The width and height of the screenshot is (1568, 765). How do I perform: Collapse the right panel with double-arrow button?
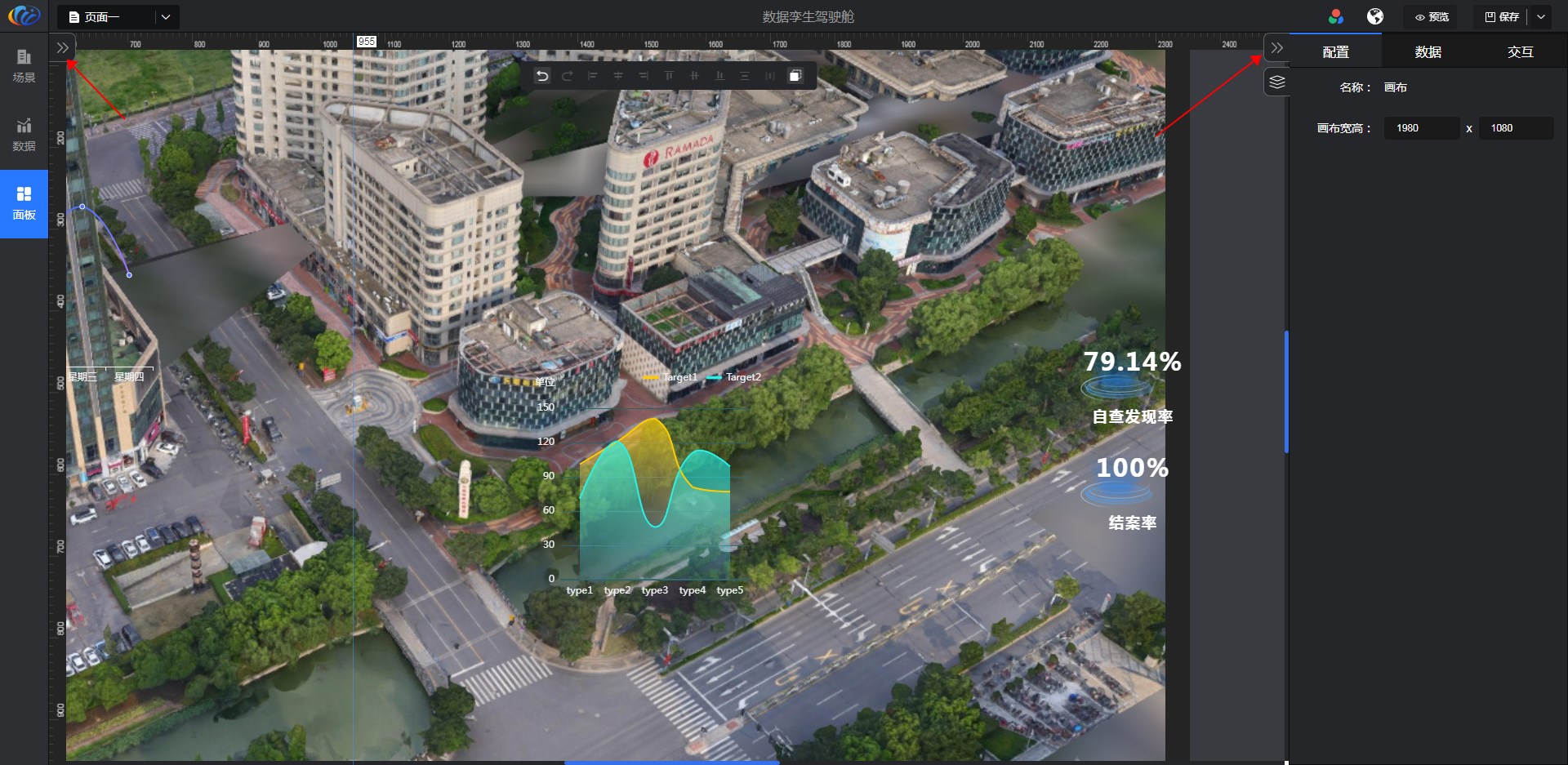[1277, 48]
